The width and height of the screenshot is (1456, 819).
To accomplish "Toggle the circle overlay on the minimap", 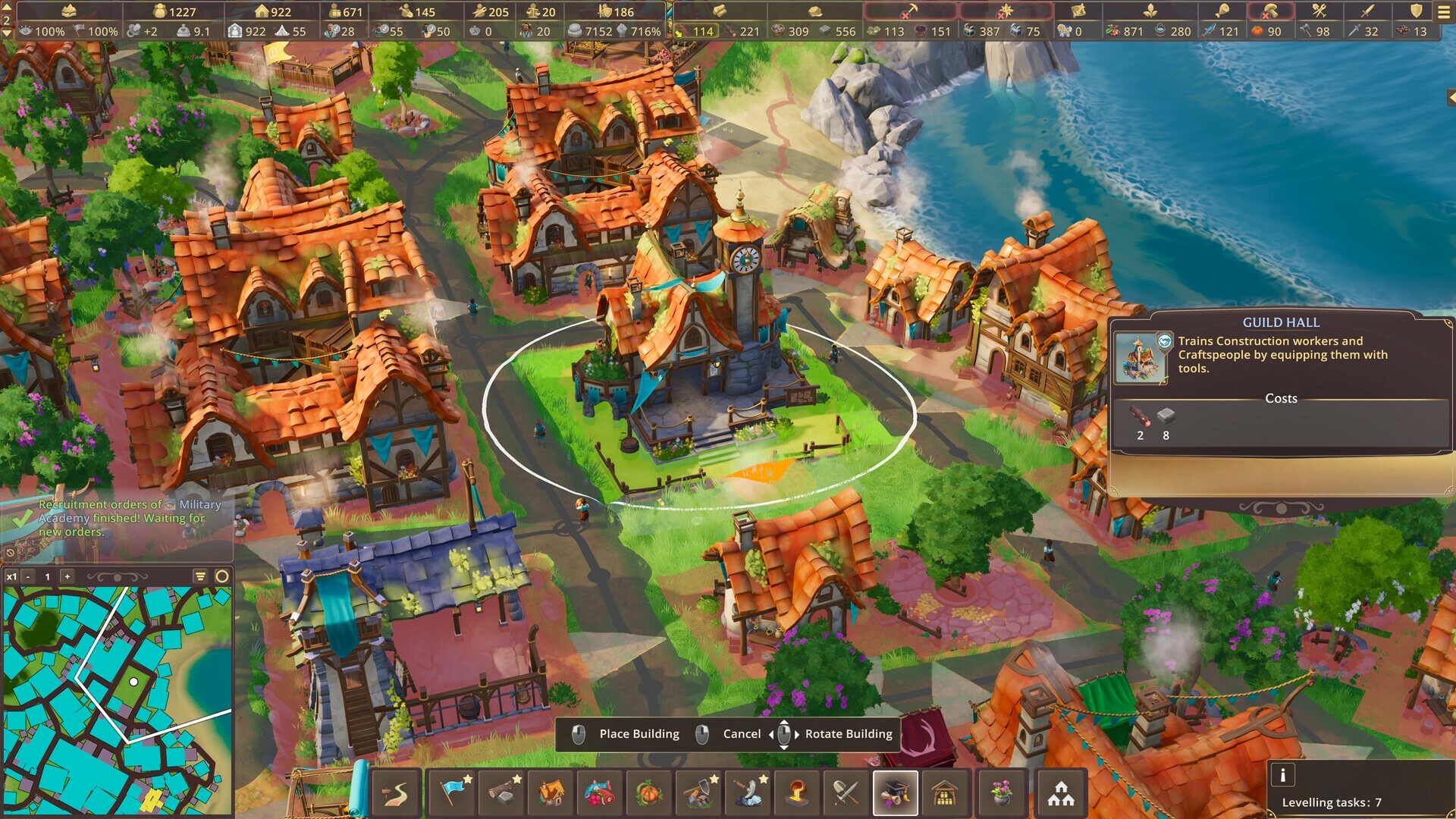I will (x=222, y=577).
